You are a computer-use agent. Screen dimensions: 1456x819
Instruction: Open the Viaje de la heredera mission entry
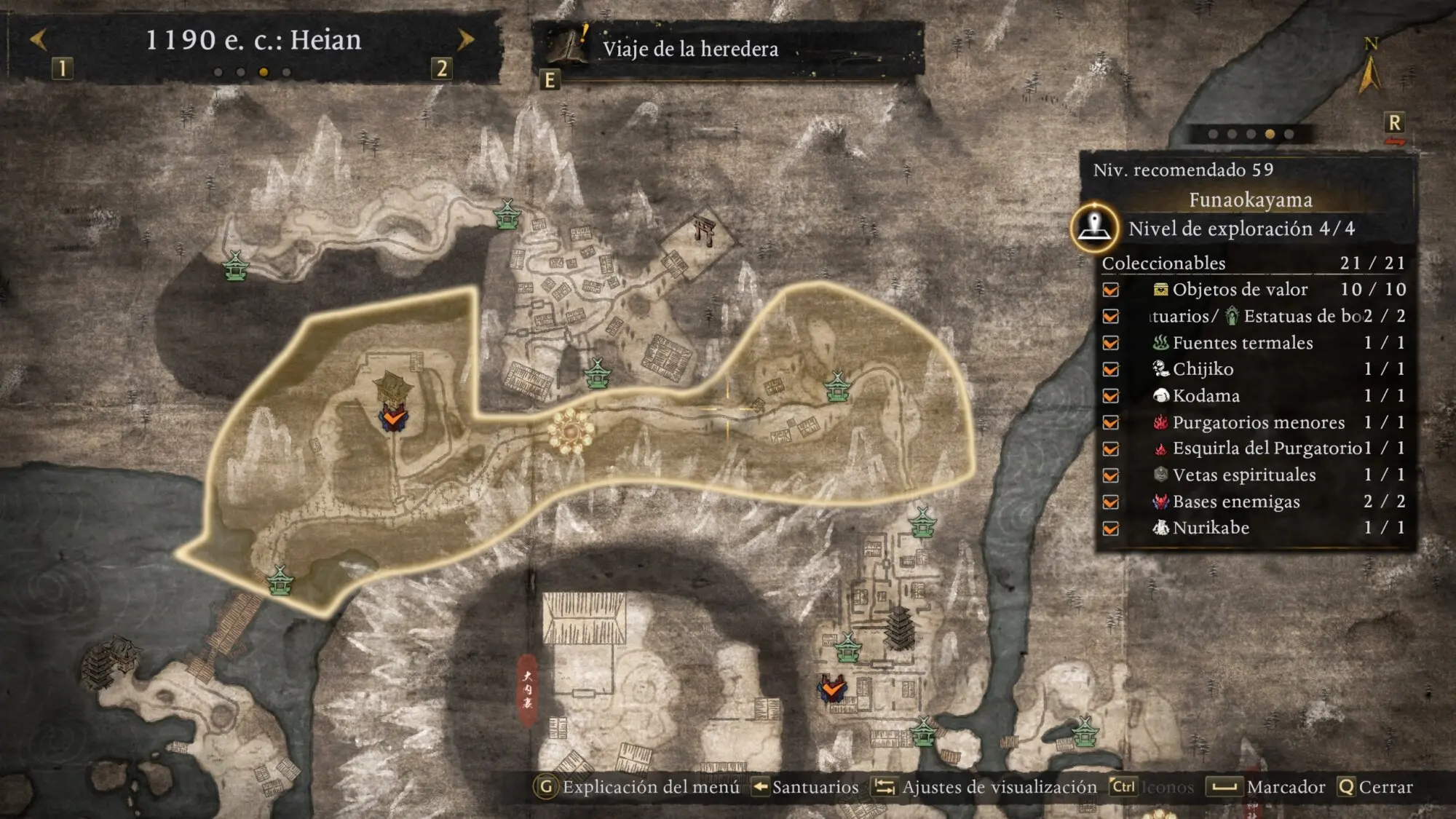coord(689,49)
